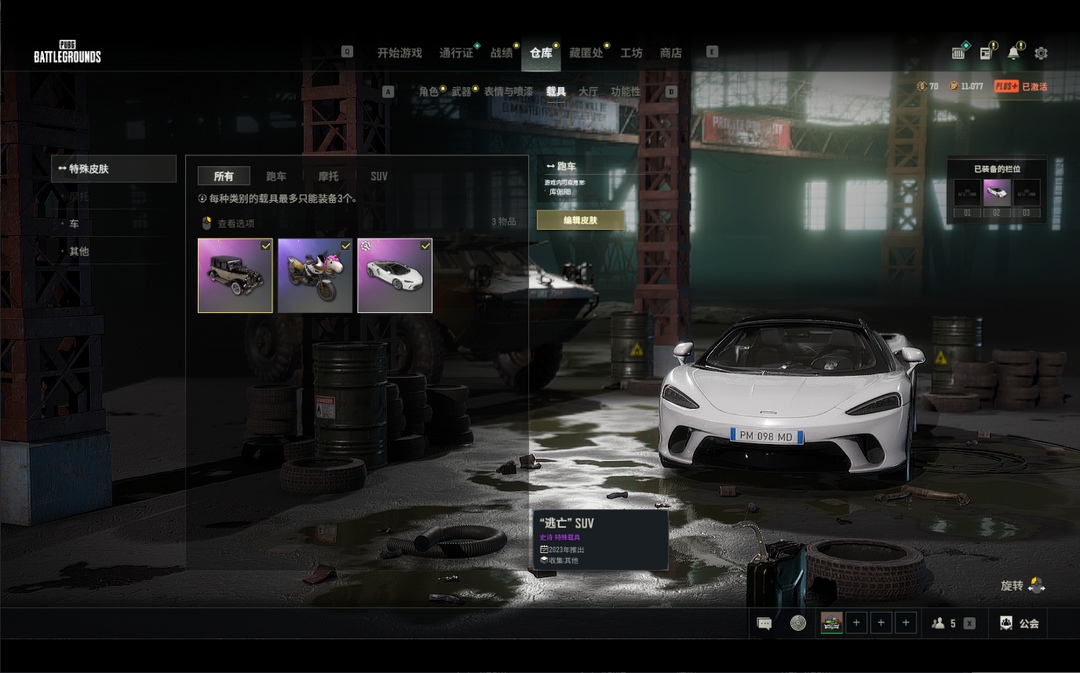Open the 表情与喷漆 emotes sub-tab

click(x=508, y=92)
